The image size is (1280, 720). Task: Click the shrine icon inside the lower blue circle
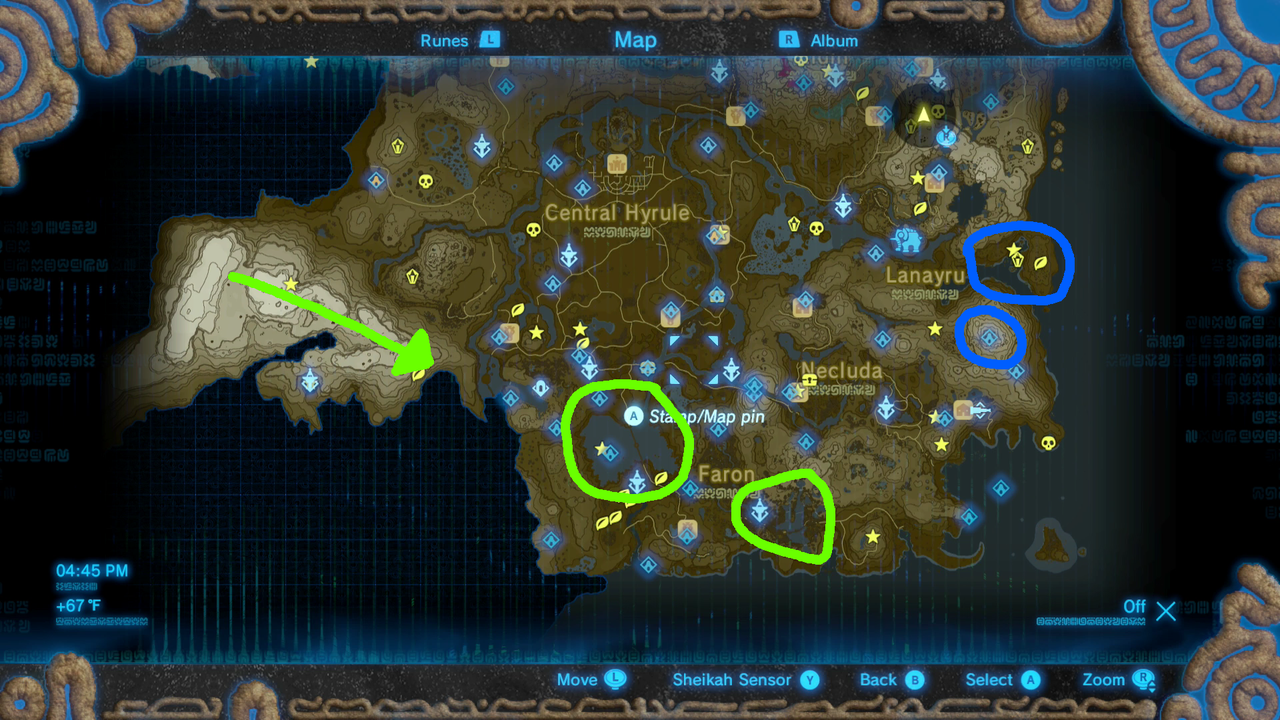point(987,337)
